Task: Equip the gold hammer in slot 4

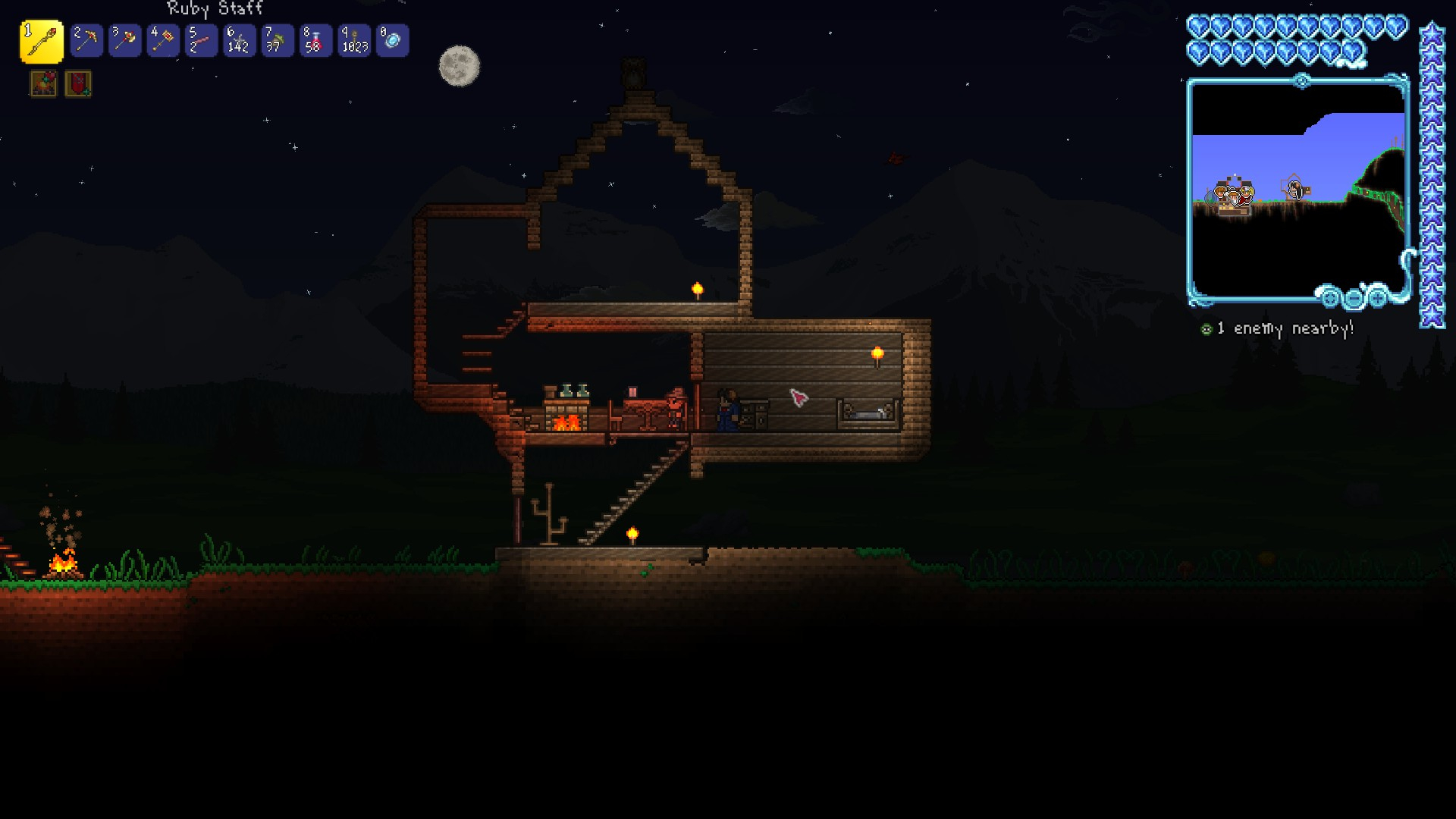Action: (x=163, y=41)
